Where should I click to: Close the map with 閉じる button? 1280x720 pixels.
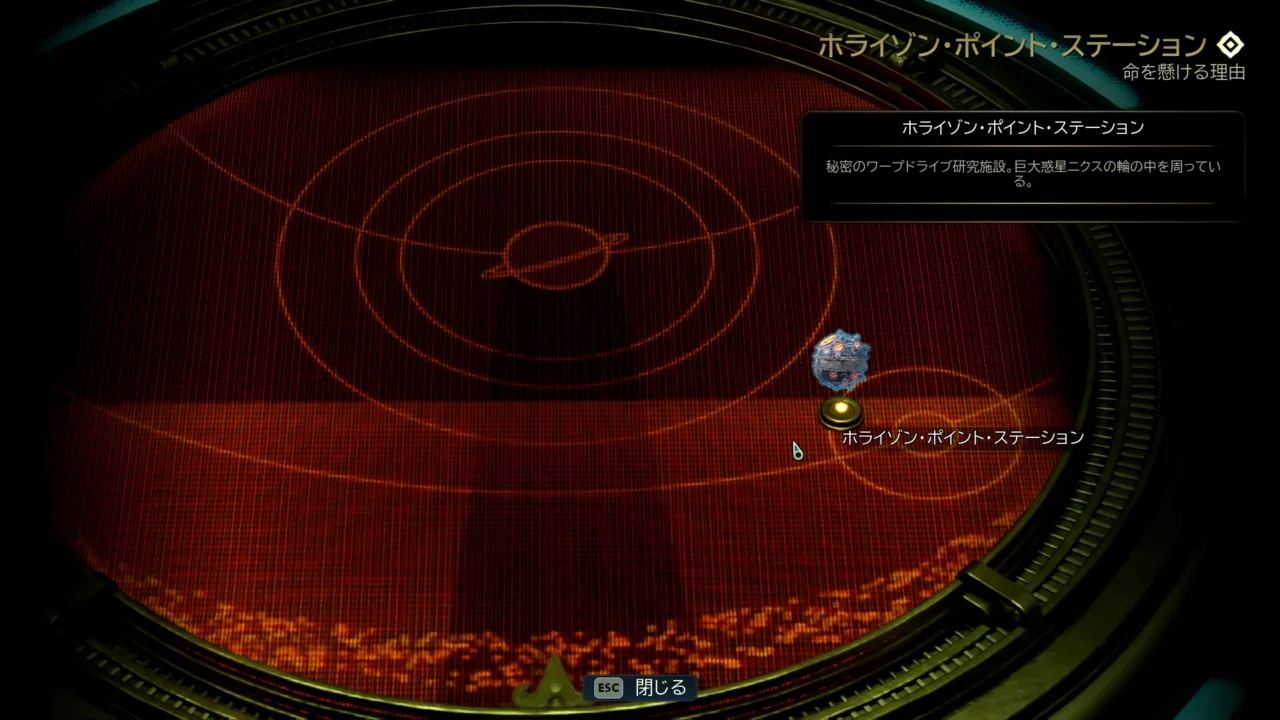tap(642, 688)
